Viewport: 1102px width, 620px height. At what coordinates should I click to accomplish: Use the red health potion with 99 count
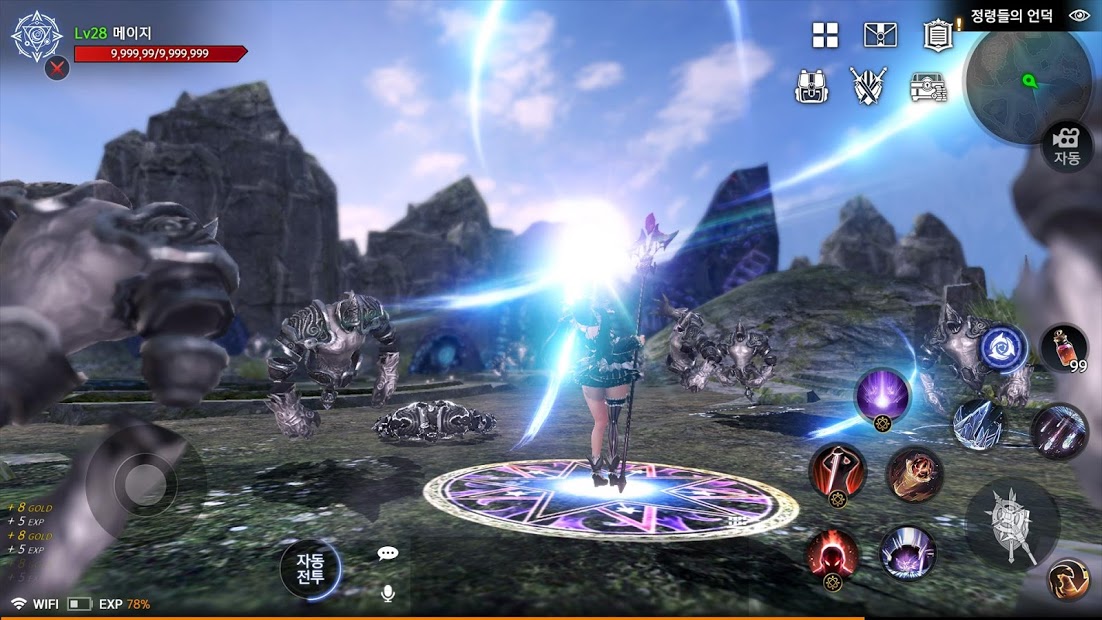(1064, 350)
